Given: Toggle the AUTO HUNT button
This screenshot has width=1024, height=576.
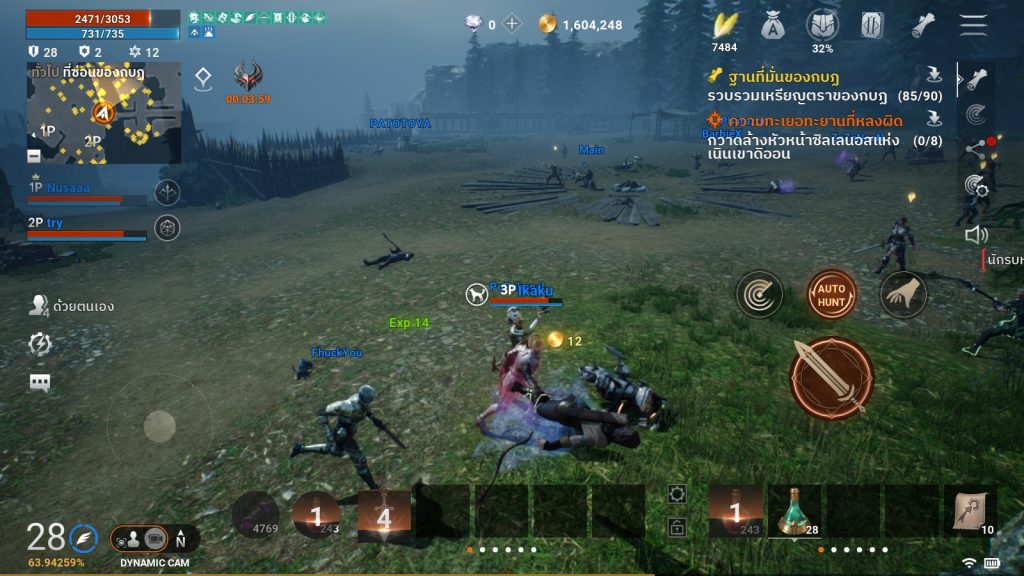Looking at the screenshot, I should [x=832, y=294].
